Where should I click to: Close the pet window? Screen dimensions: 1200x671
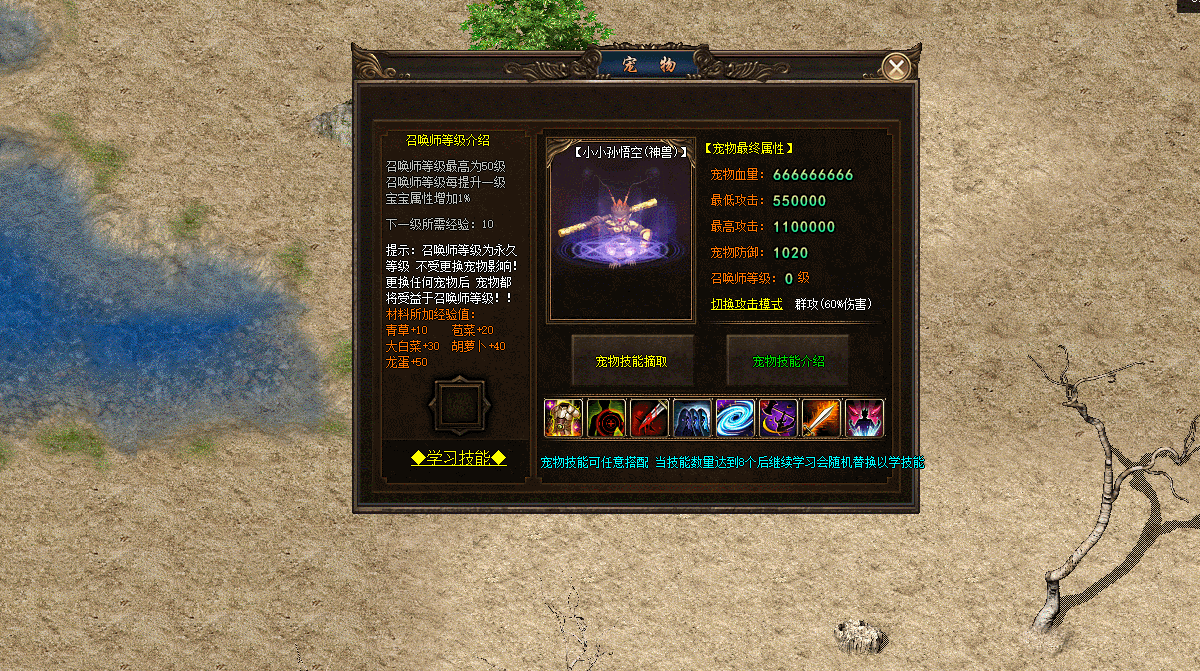[897, 67]
